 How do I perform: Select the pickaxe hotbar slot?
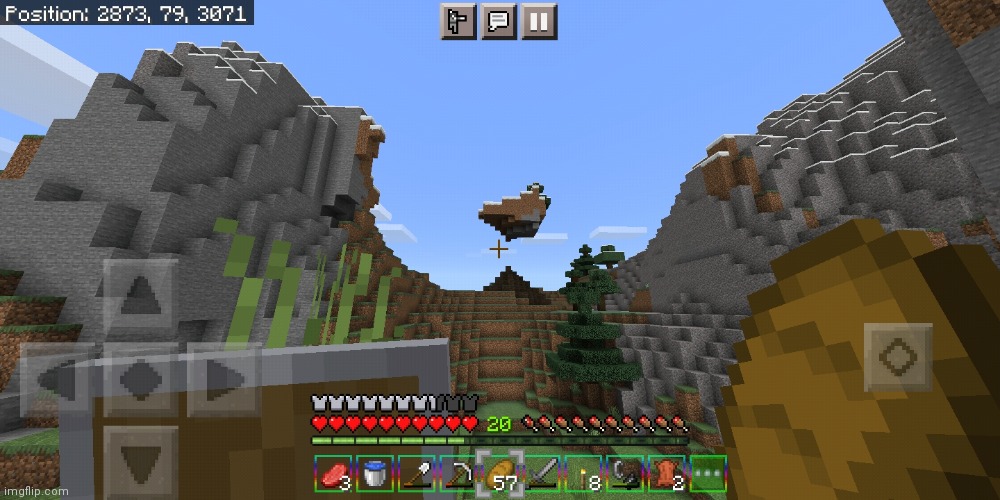click(x=460, y=475)
